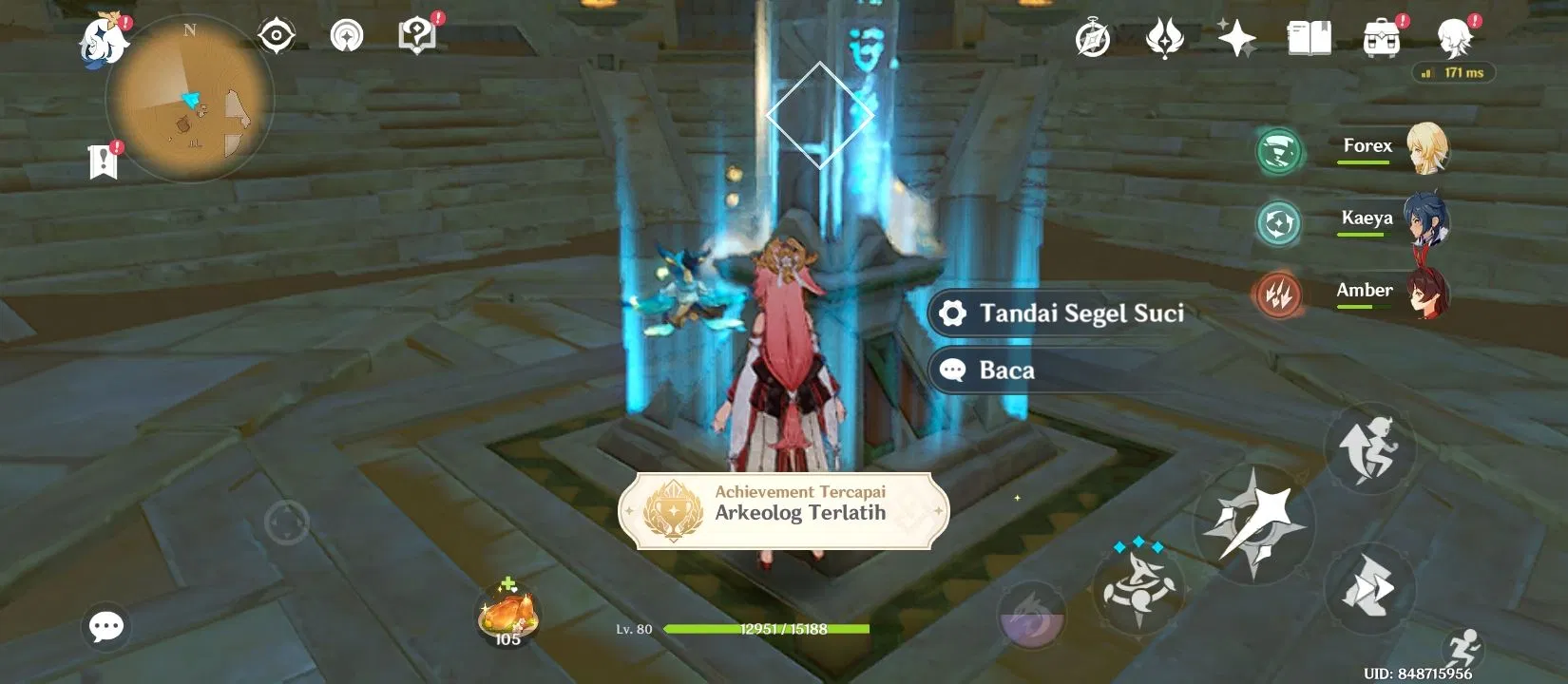Open the Battle Pass wings icon
Viewport: 1568px width, 684px height.
[x=1165, y=38]
